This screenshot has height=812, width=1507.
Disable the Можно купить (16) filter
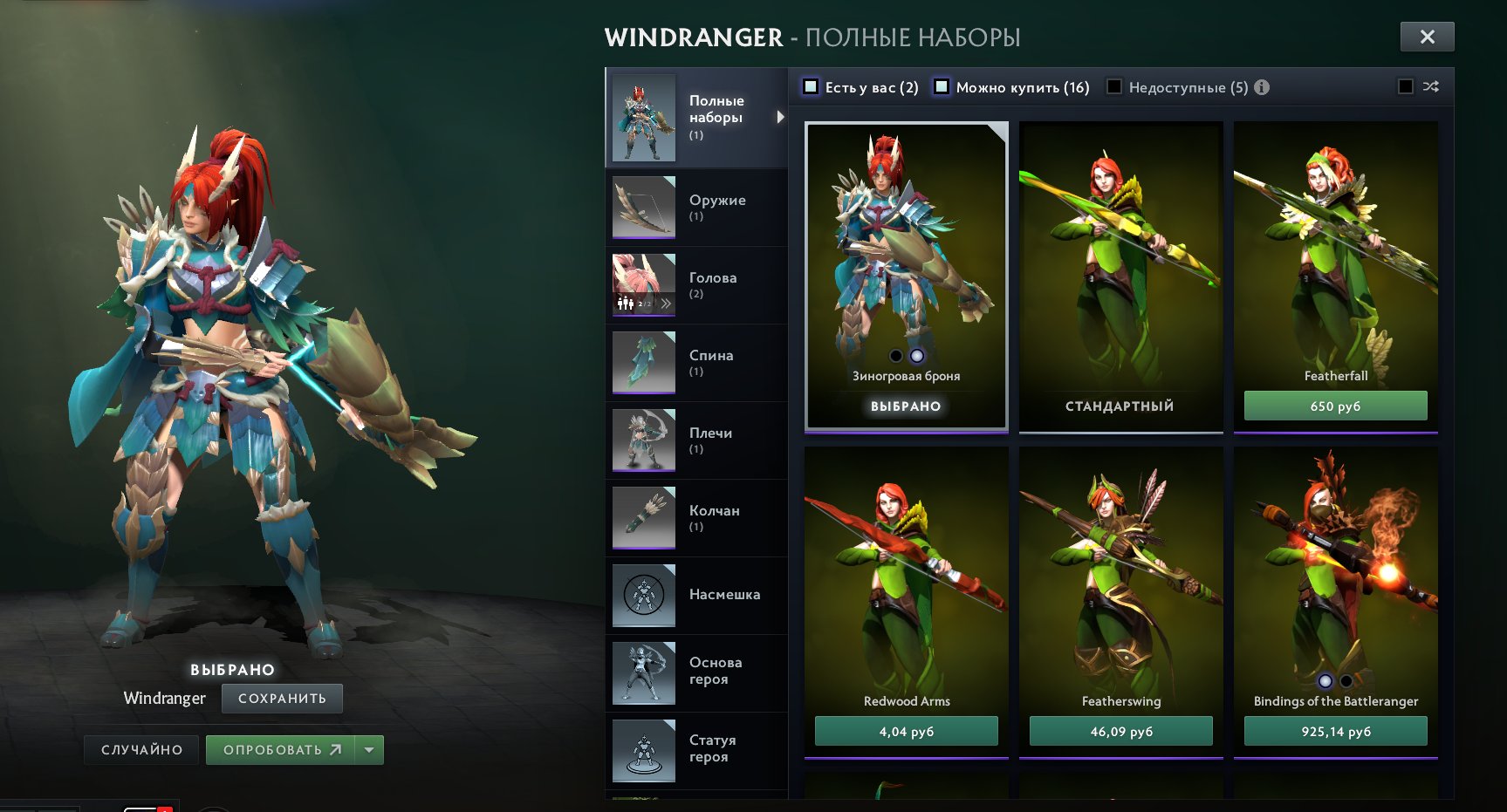[942, 86]
